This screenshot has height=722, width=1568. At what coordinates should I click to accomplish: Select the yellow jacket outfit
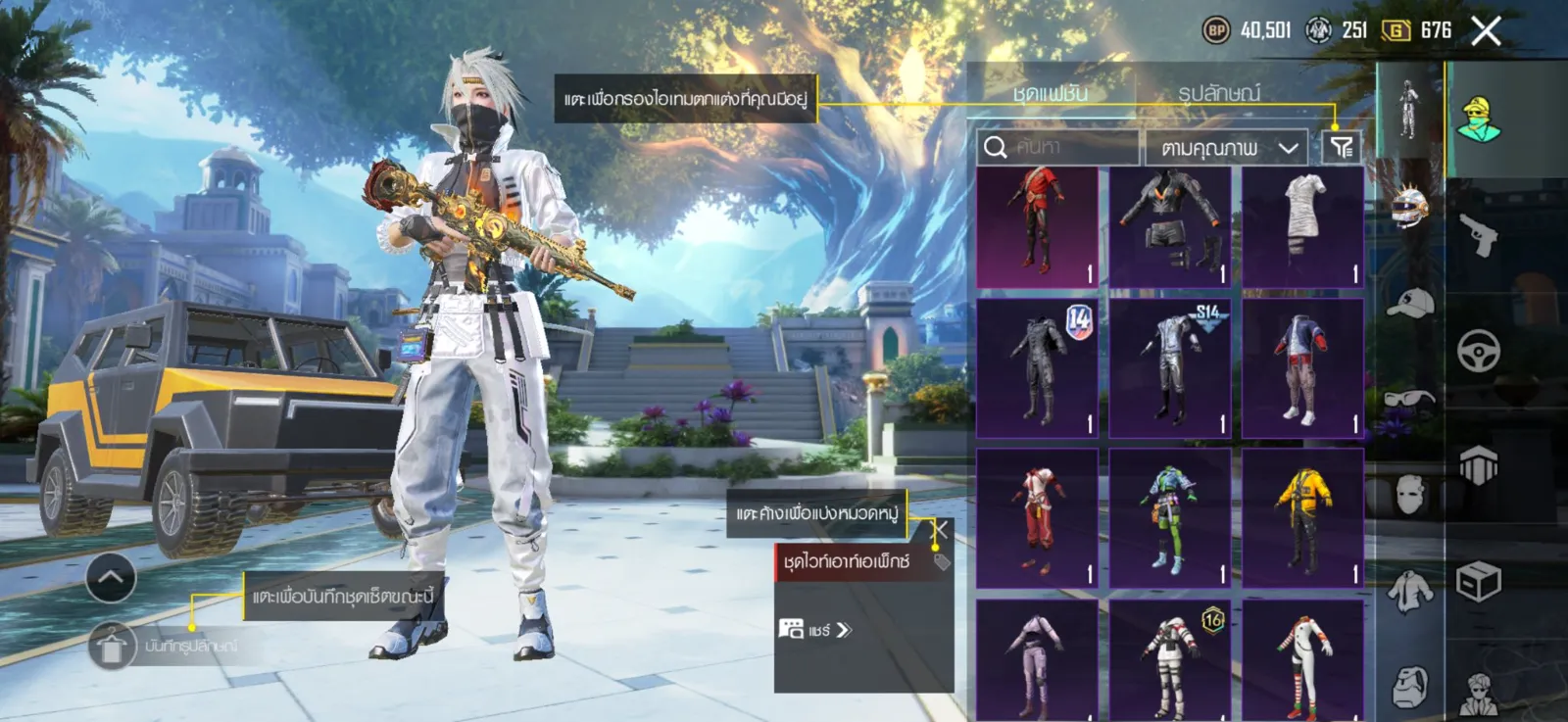tap(1302, 518)
